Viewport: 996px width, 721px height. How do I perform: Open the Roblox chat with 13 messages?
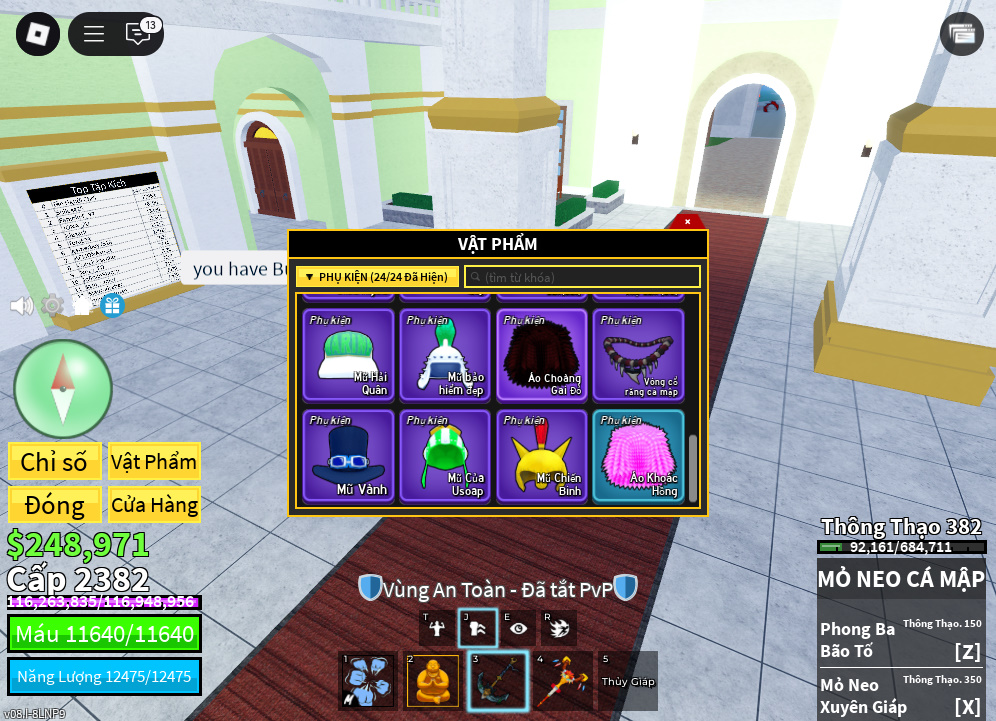click(139, 33)
